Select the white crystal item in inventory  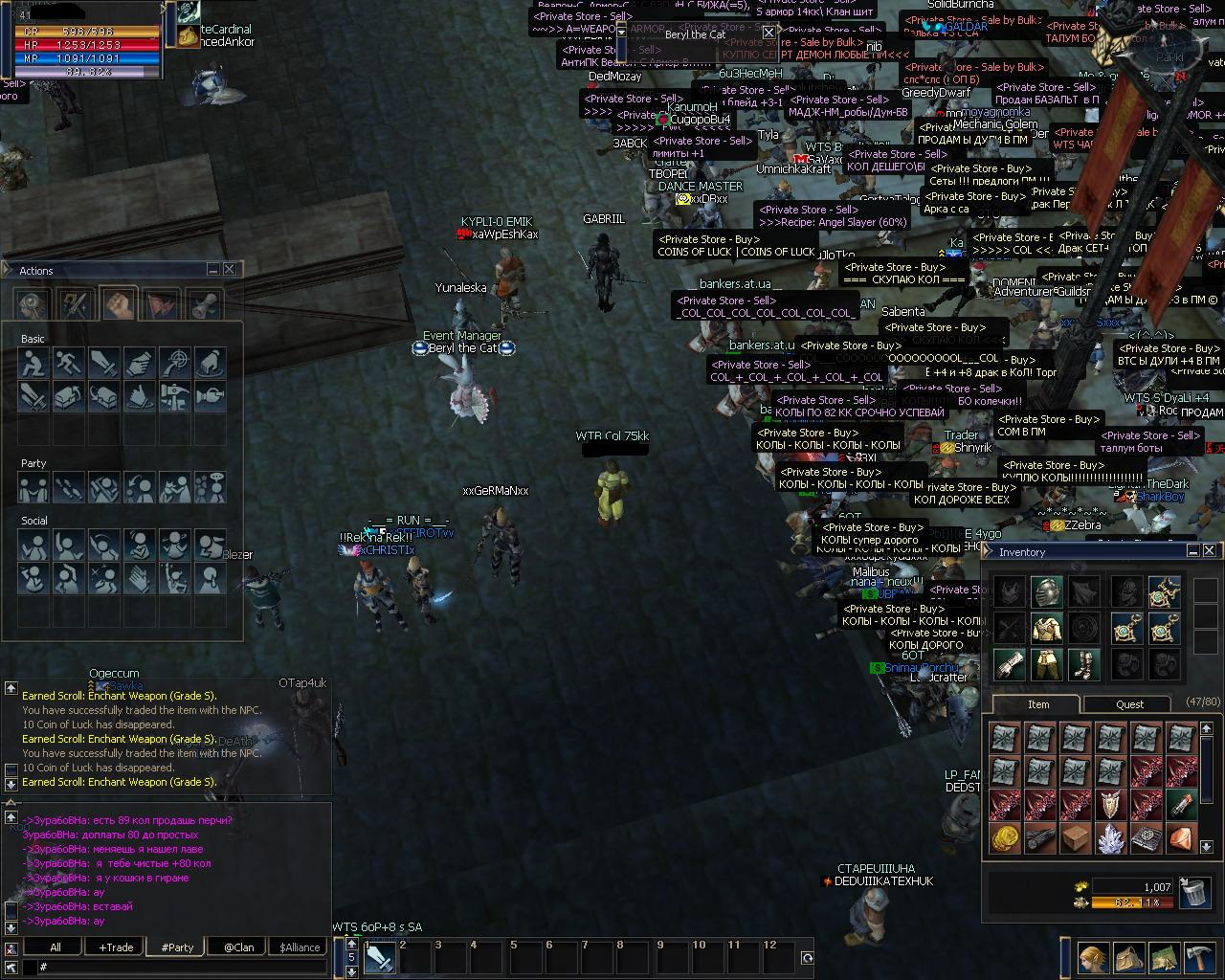click(x=1111, y=838)
